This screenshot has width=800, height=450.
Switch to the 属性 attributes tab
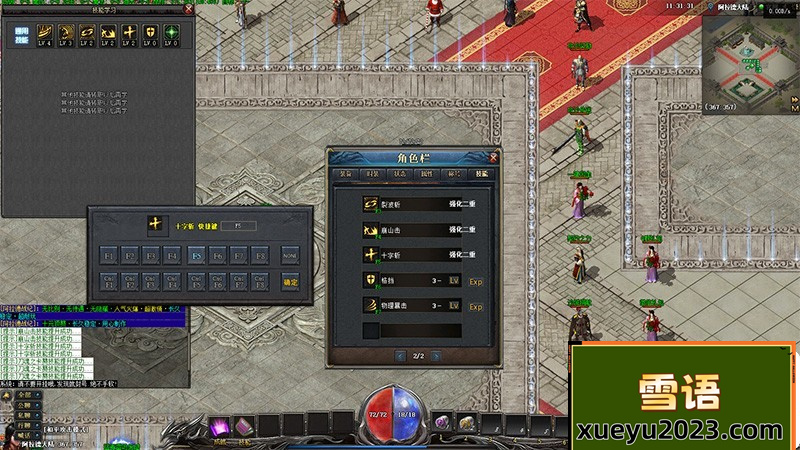click(x=427, y=174)
